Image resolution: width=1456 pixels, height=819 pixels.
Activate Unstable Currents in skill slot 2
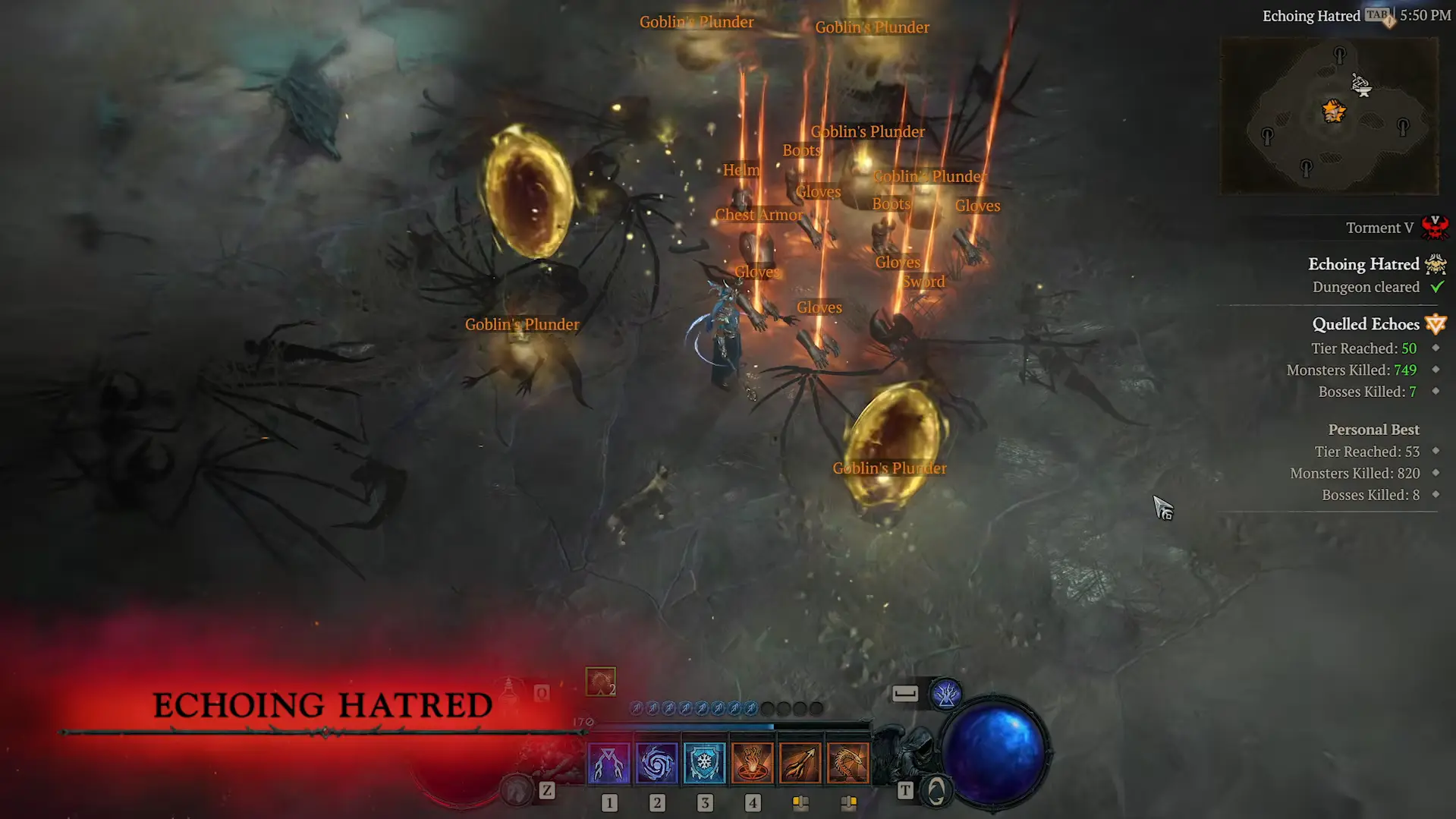click(657, 761)
